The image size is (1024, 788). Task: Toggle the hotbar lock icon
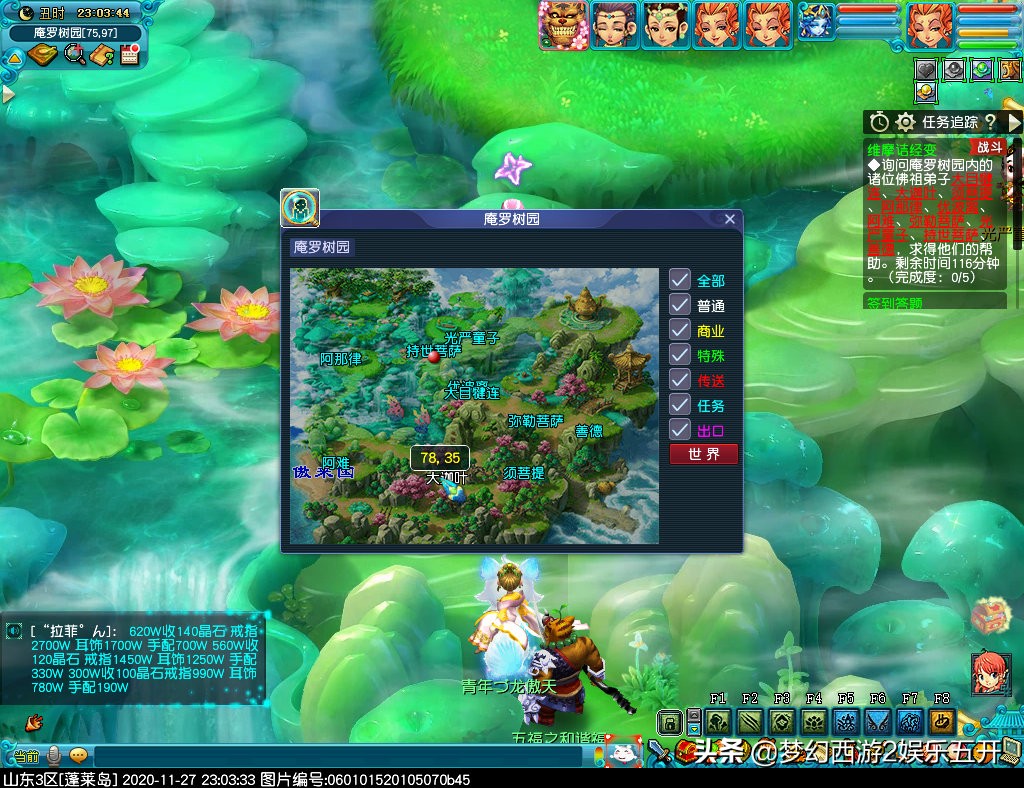pos(670,722)
